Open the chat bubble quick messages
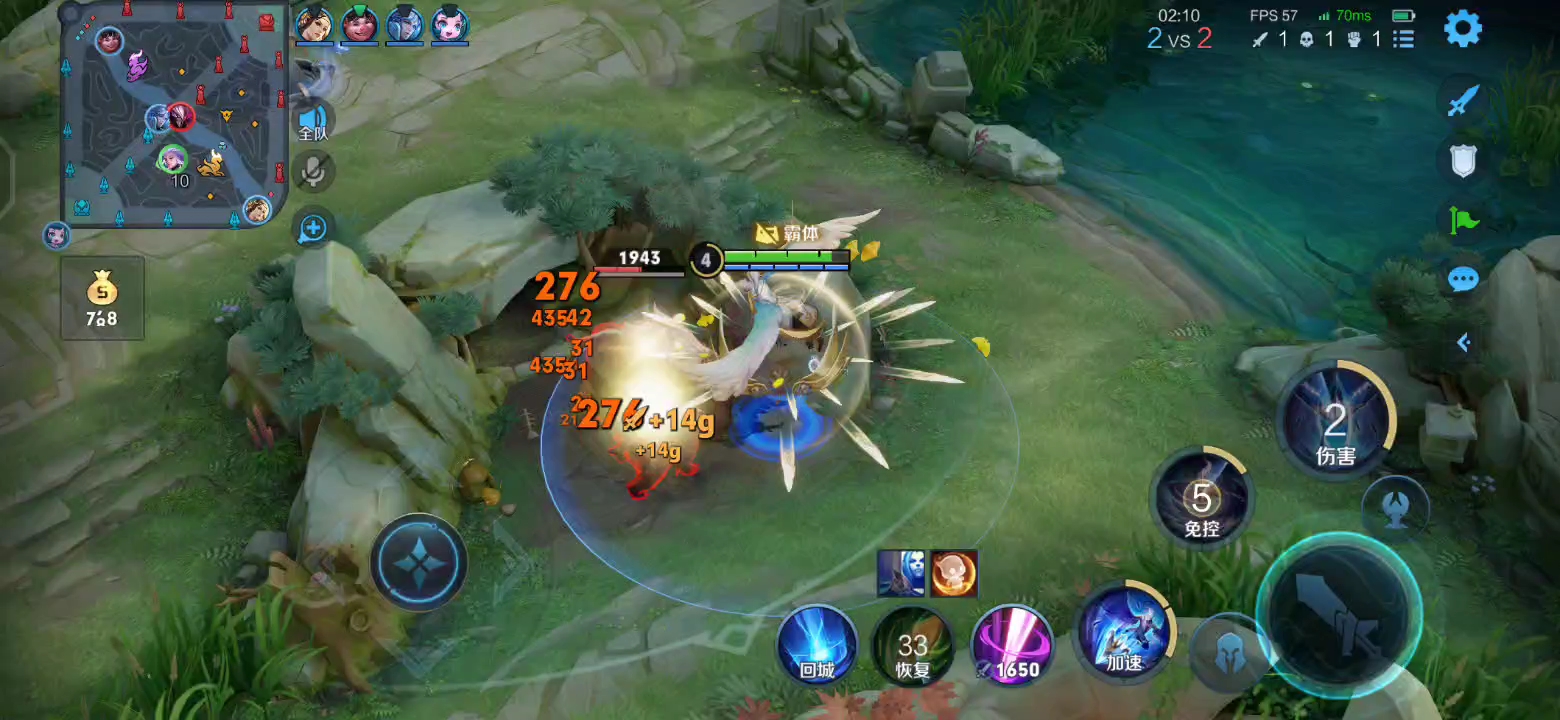 point(1462,279)
